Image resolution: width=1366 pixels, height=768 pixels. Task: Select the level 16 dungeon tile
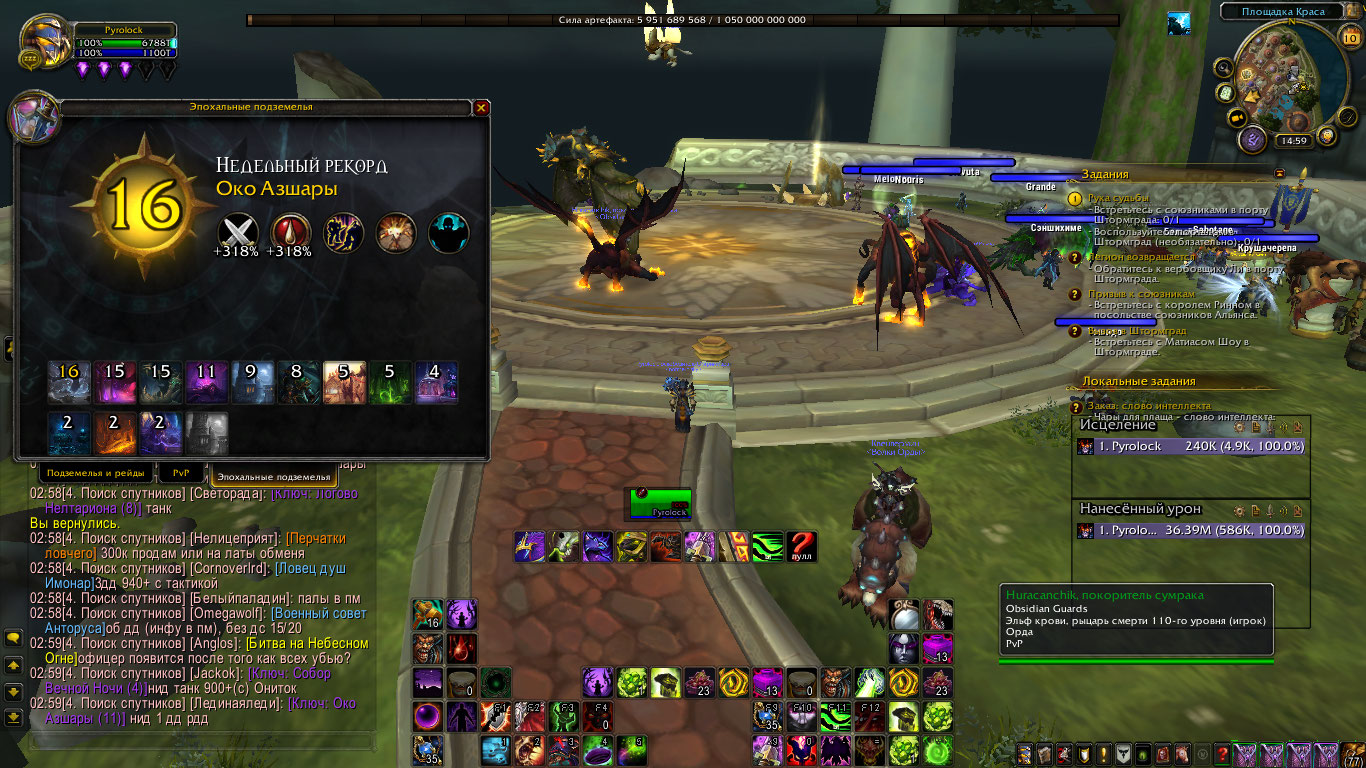point(69,382)
